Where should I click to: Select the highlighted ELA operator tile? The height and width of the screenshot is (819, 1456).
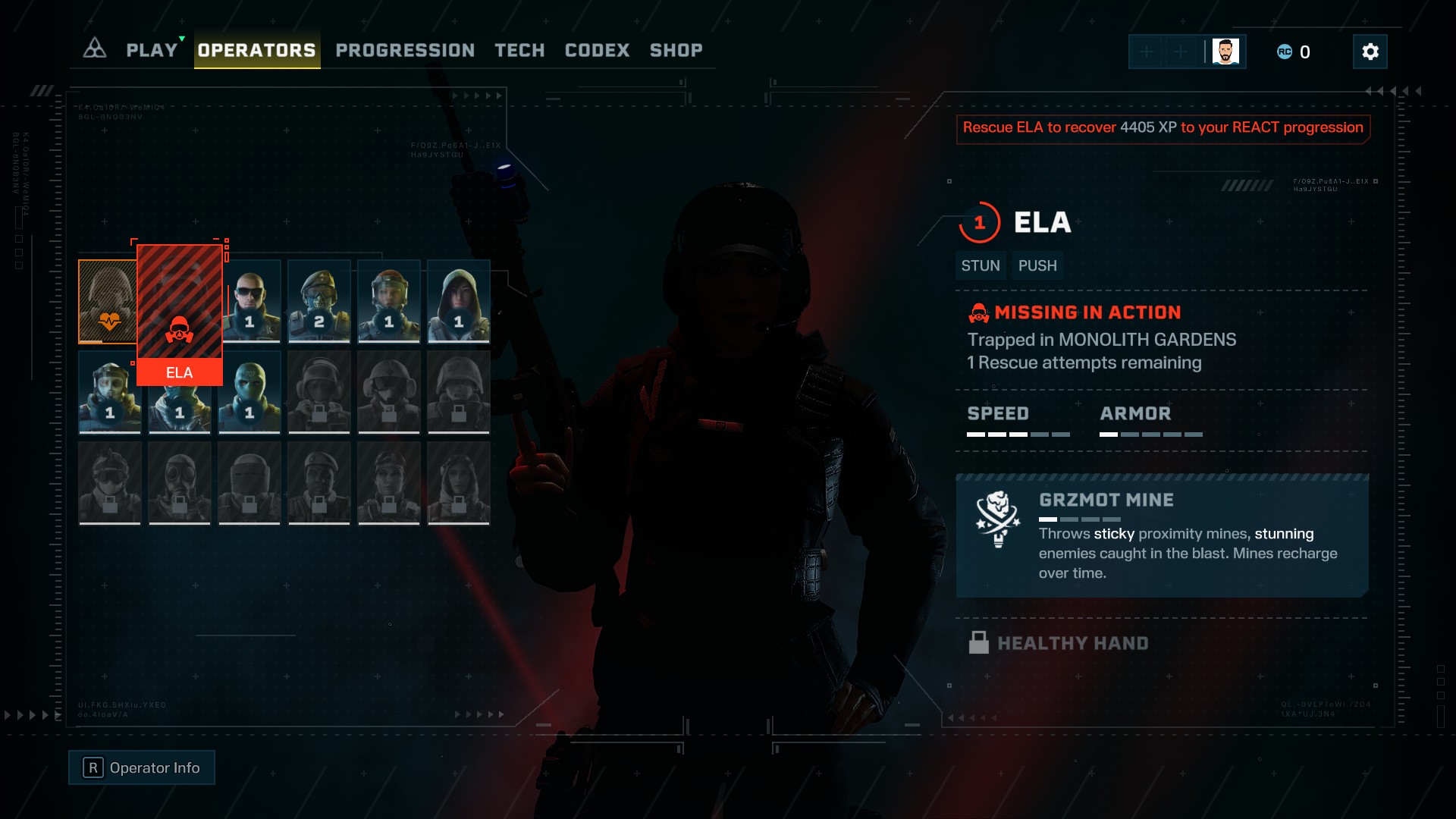[180, 314]
